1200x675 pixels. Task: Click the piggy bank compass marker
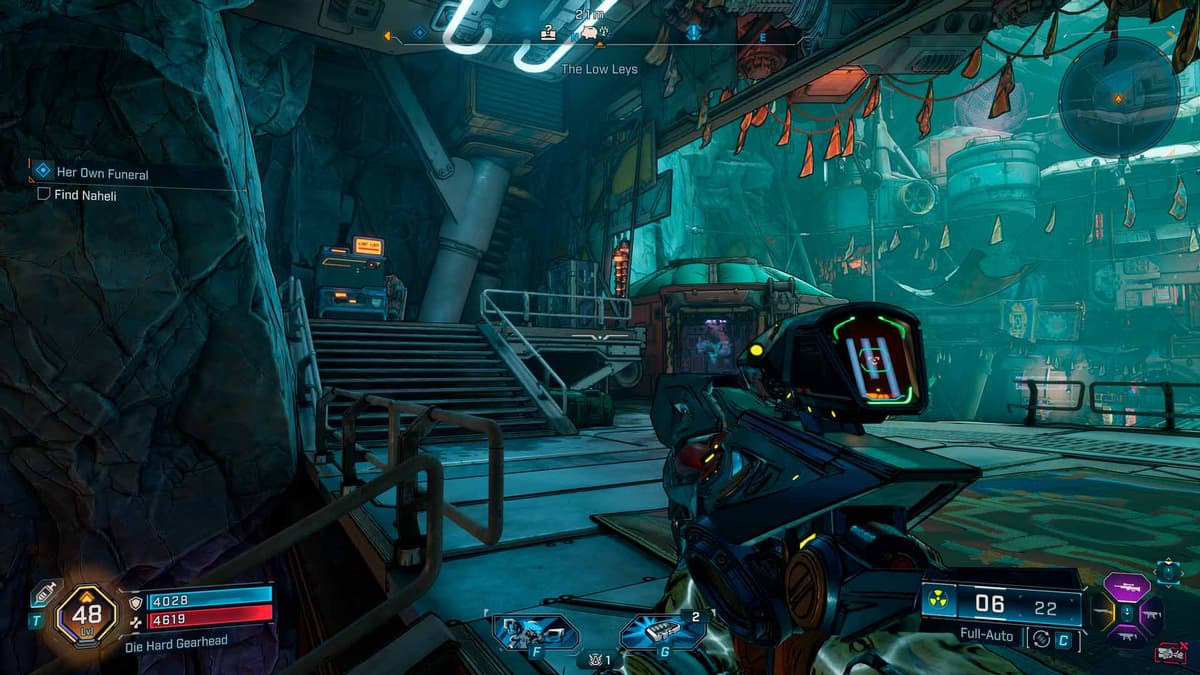(x=589, y=34)
